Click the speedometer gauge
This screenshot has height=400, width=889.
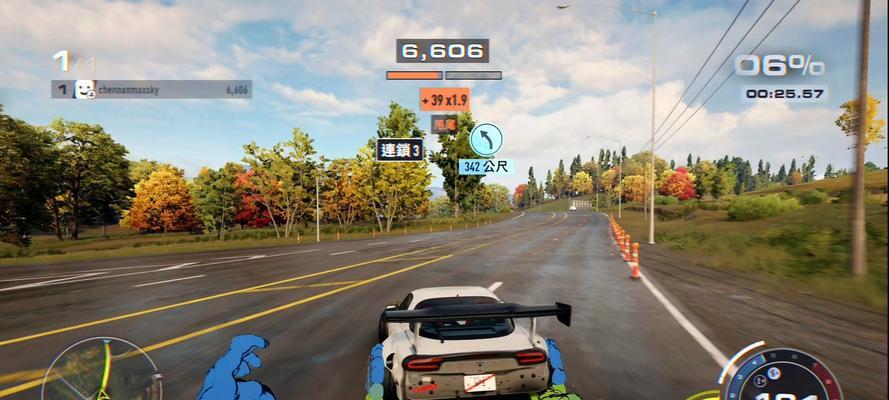(x=782, y=376)
